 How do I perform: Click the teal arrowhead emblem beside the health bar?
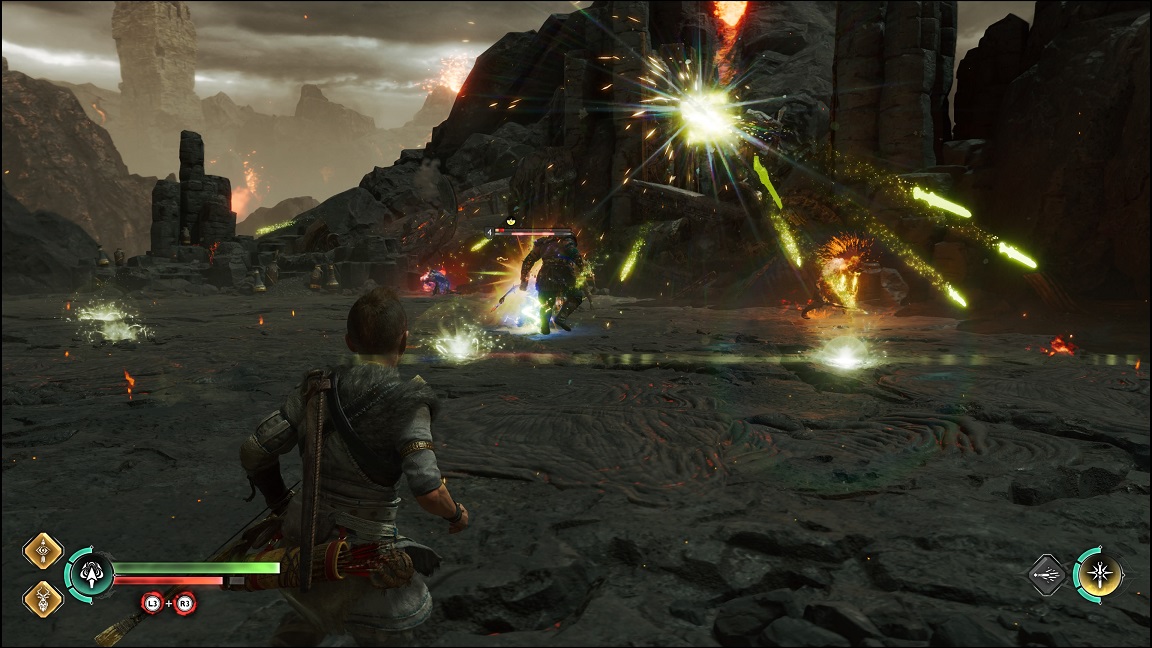(89, 575)
